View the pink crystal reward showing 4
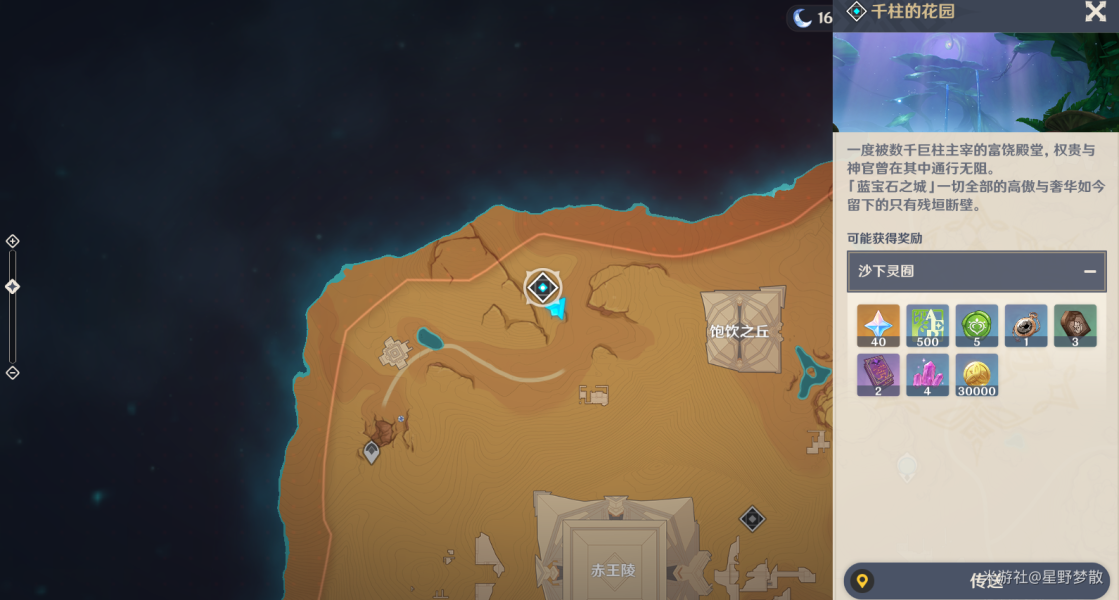This screenshot has height=600, width=1119. (x=927, y=375)
